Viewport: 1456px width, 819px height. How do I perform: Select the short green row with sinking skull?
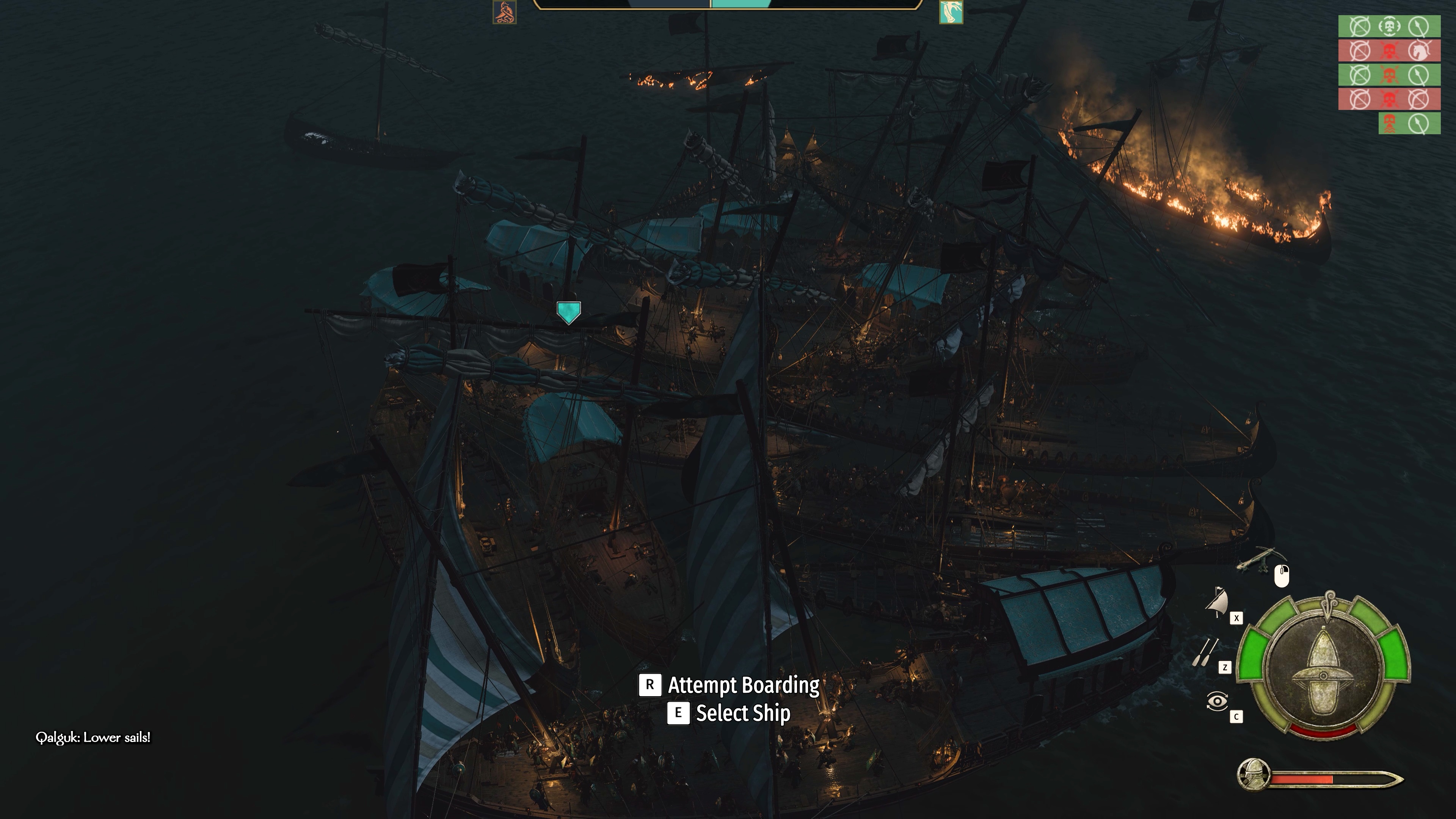click(1409, 124)
